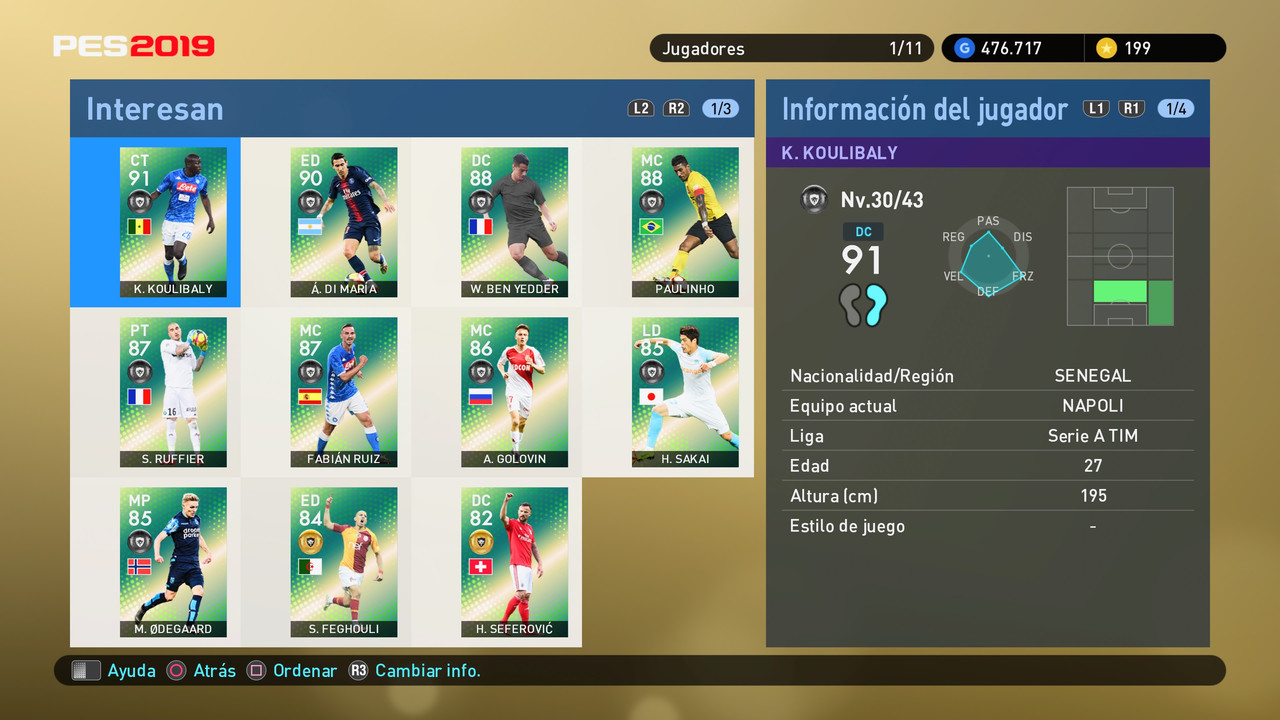Image resolution: width=1280 pixels, height=720 pixels.
Task: Click the 1/4 indicator in Información del jugador
Action: tap(1176, 109)
